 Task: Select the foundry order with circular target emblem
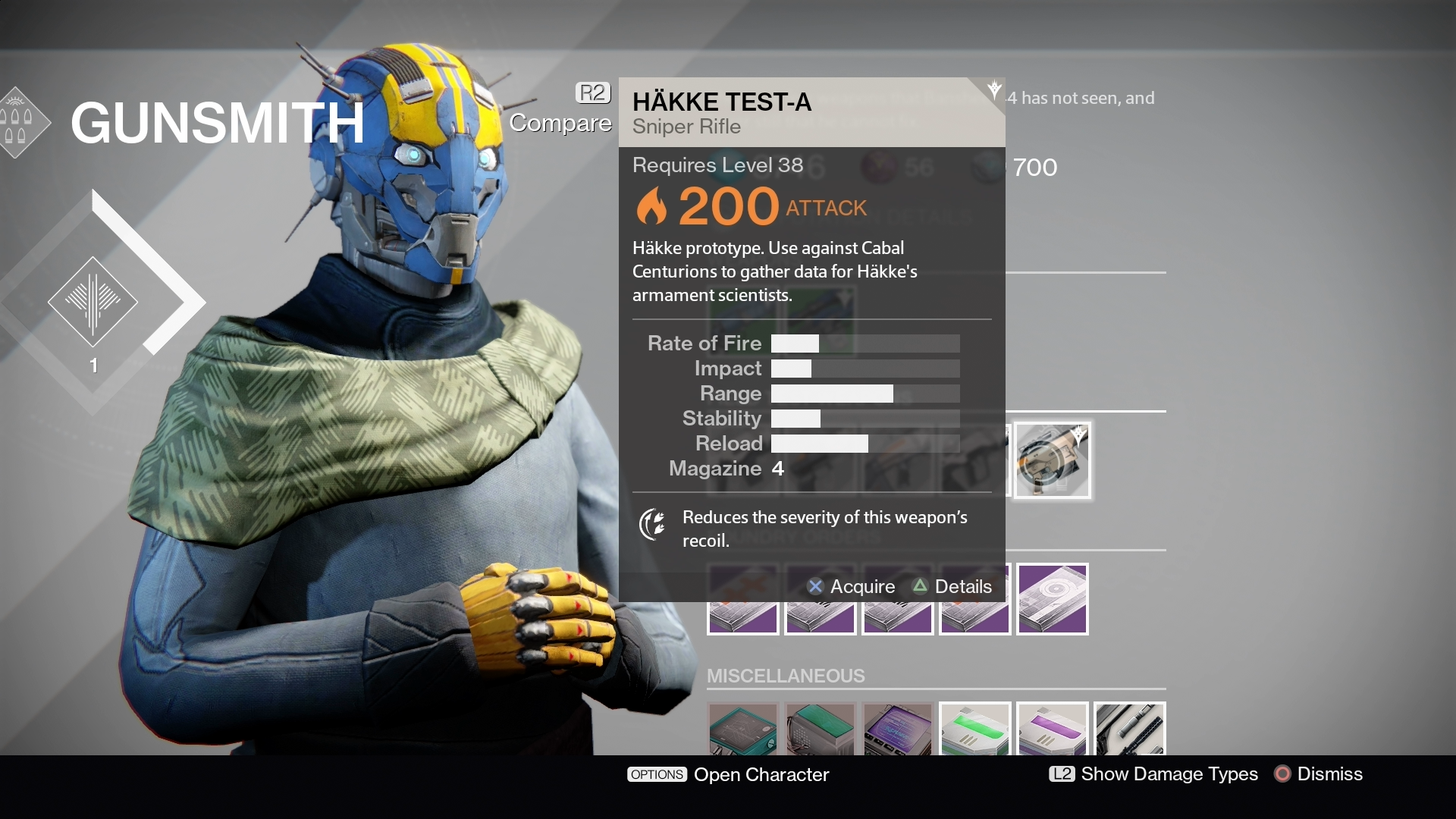click(1053, 598)
